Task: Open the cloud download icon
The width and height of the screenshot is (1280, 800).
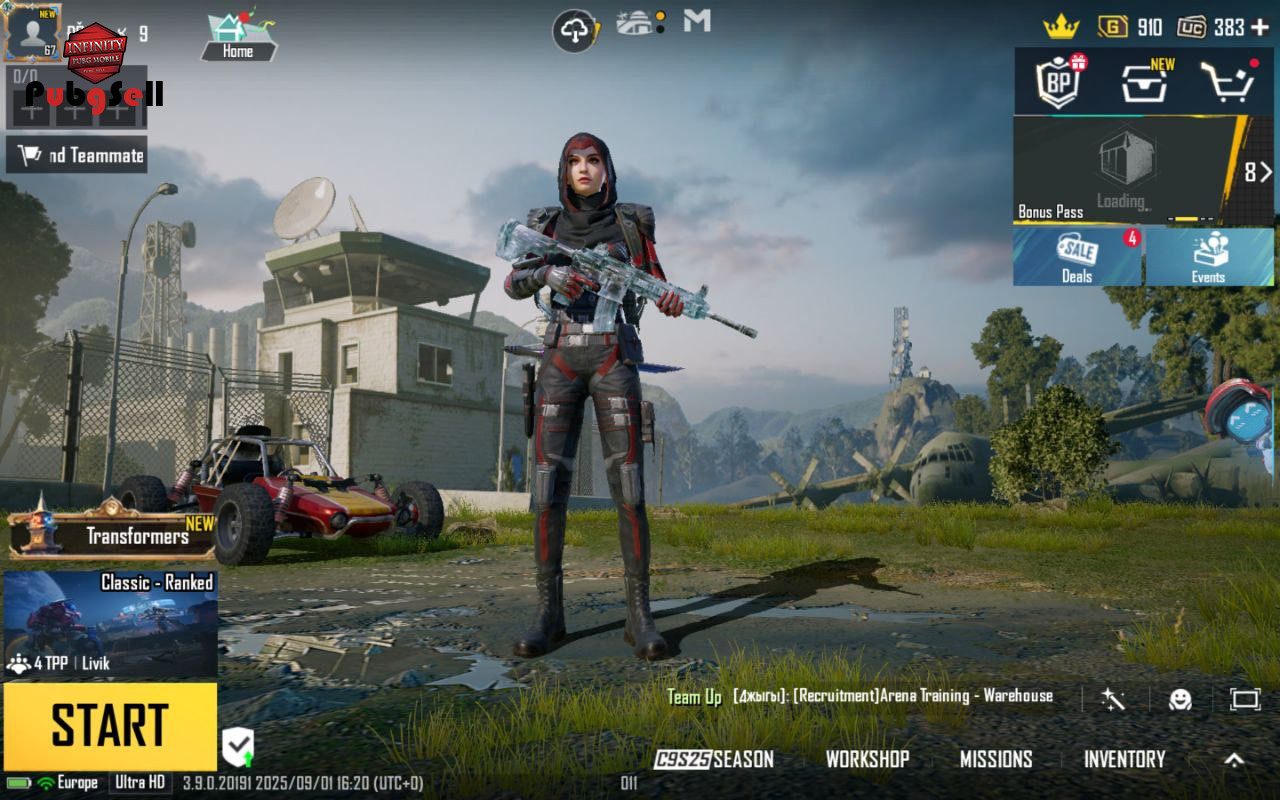Action: [x=575, y=31]
